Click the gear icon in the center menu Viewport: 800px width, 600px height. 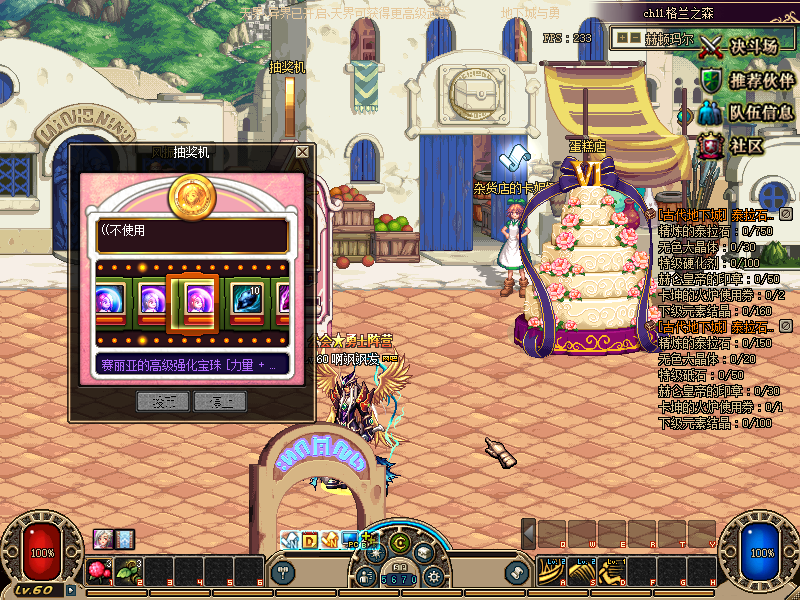433,577
